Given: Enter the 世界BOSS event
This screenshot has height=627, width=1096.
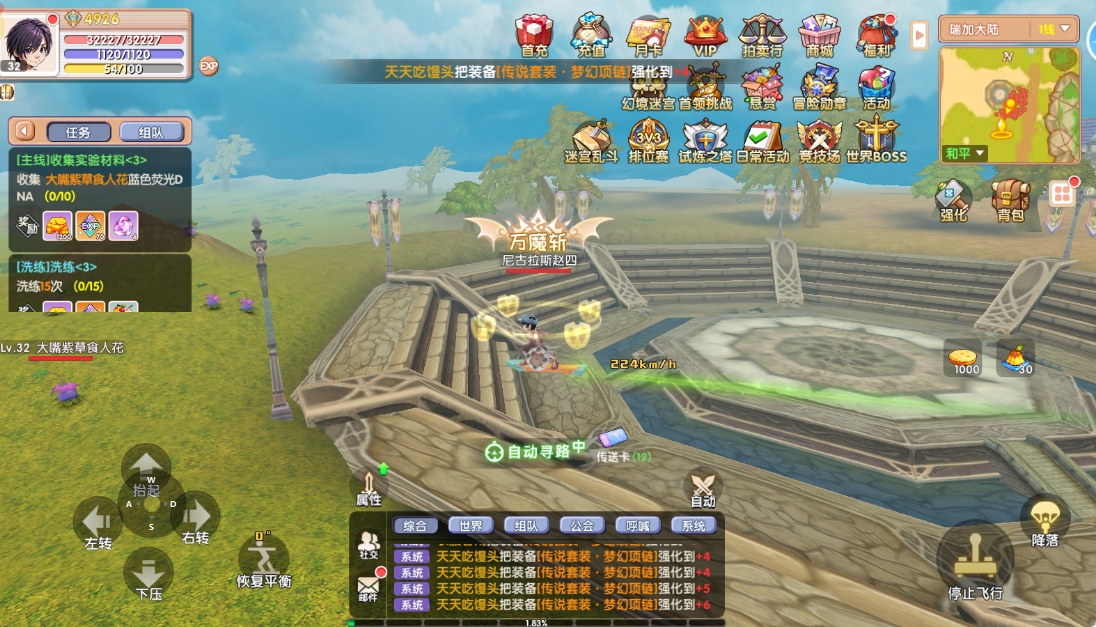Looking at the screenshot, I should click(x=876, y=139).
